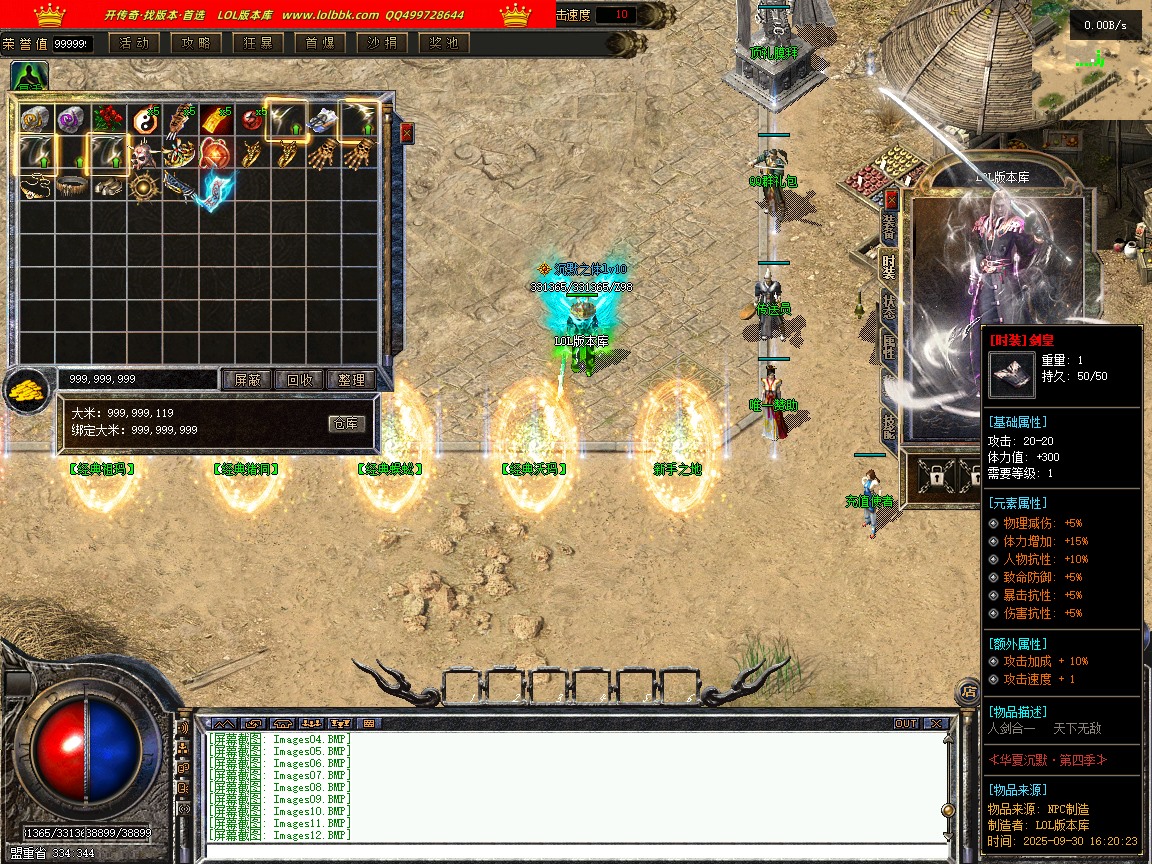Close the inventory bag window

pos(406,132)
